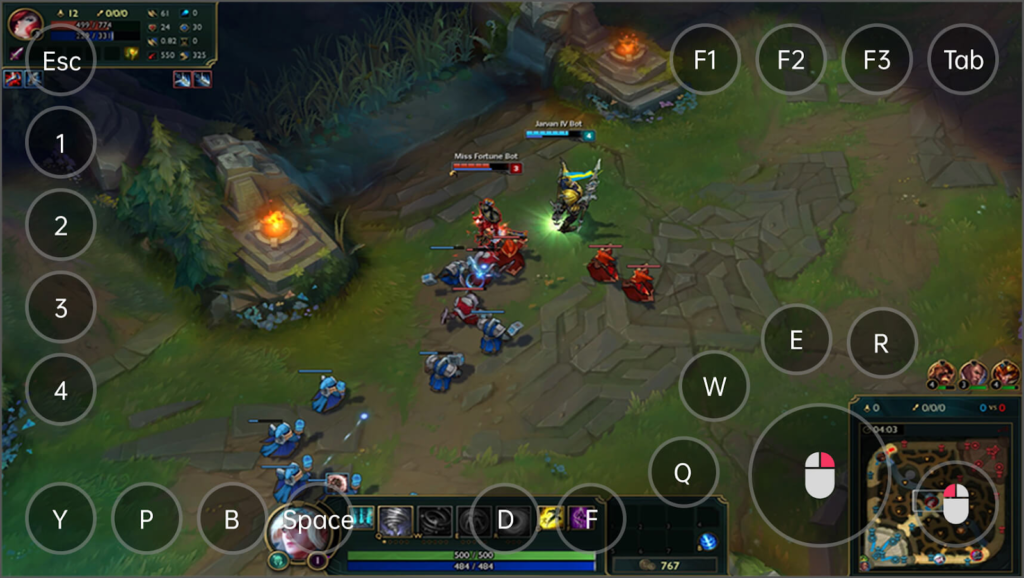Image resolution: width=1024 pixels, height=578 pixels.
Task: Tap the Esc overlay button
Action: coord(61,60)
